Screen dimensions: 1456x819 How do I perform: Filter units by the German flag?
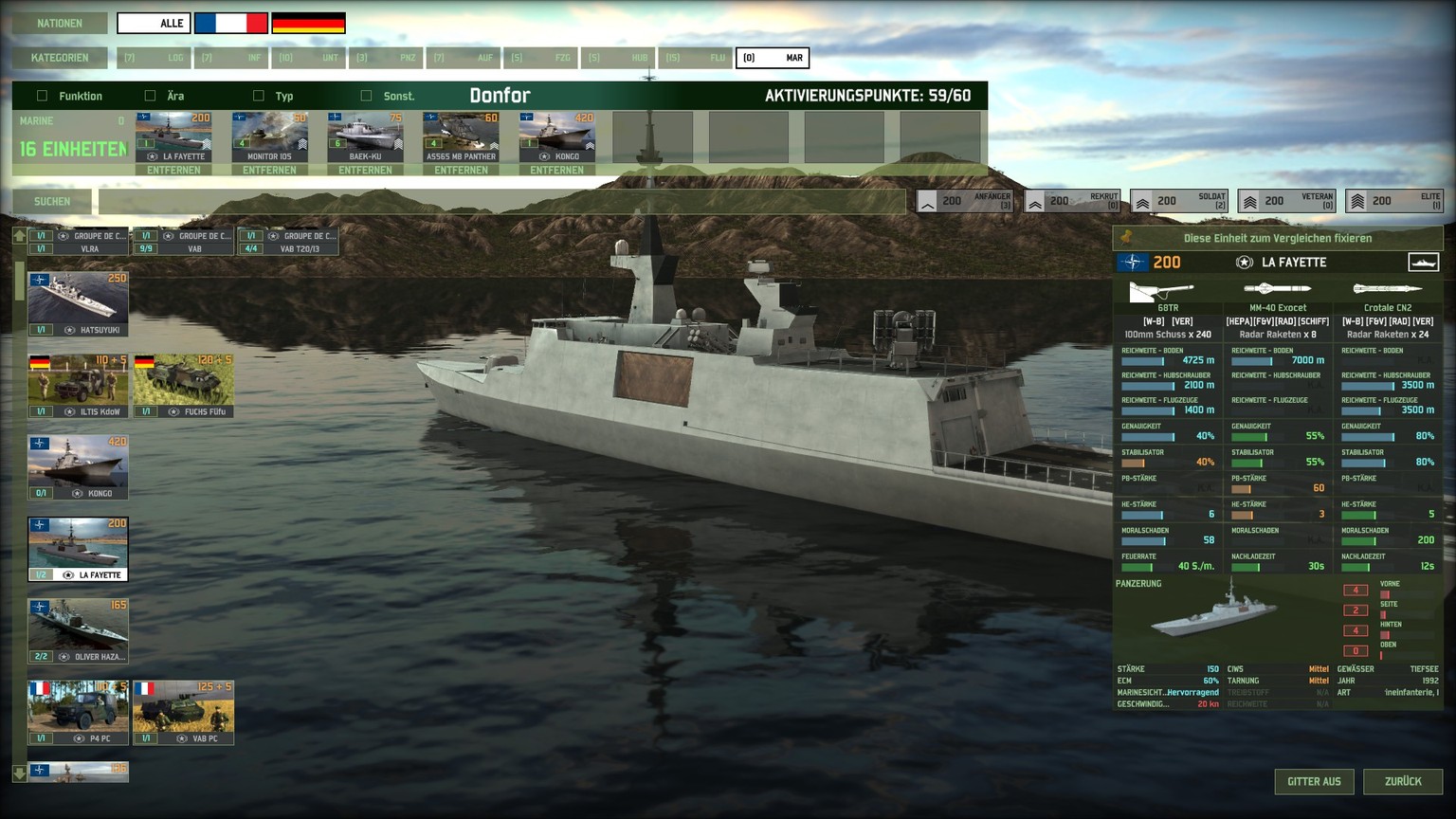click(308, 23)
